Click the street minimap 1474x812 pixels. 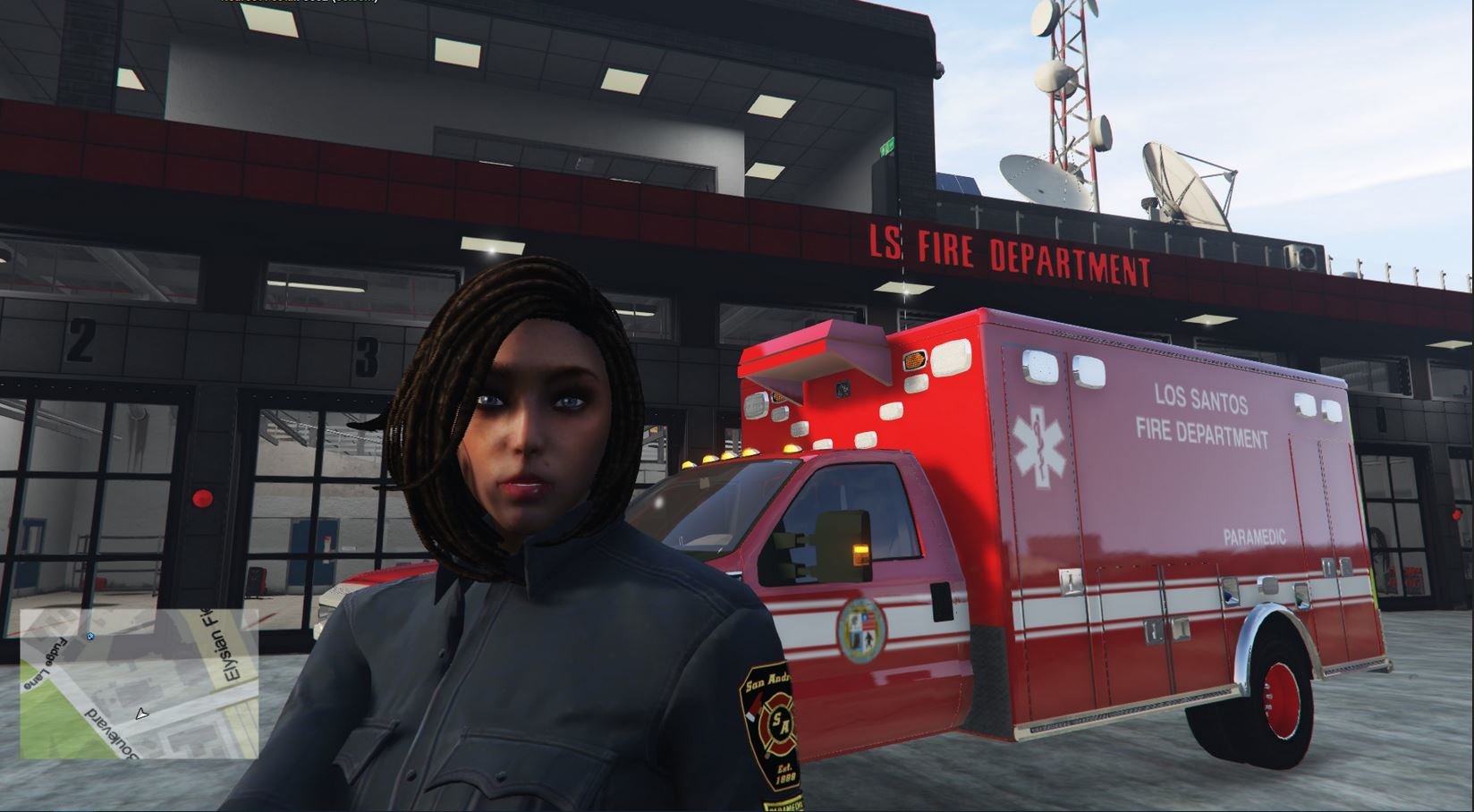[140, 683]
